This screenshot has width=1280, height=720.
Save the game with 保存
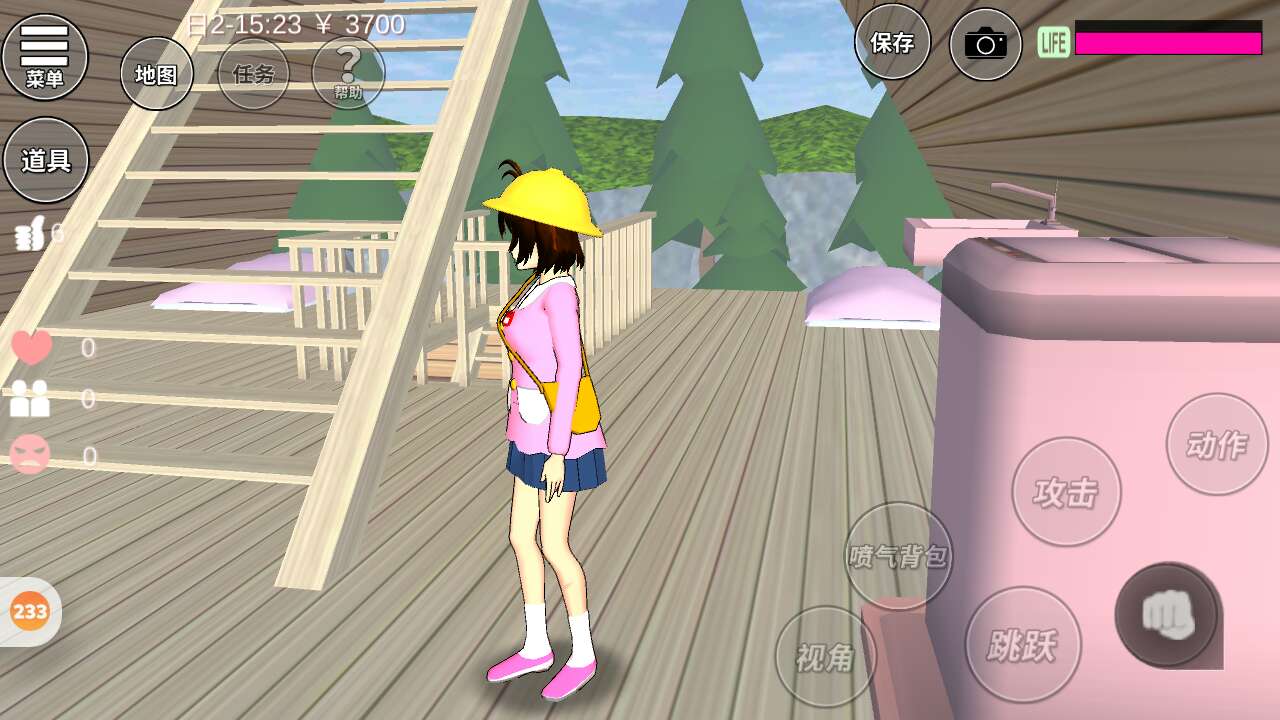[x=892, y=42]
